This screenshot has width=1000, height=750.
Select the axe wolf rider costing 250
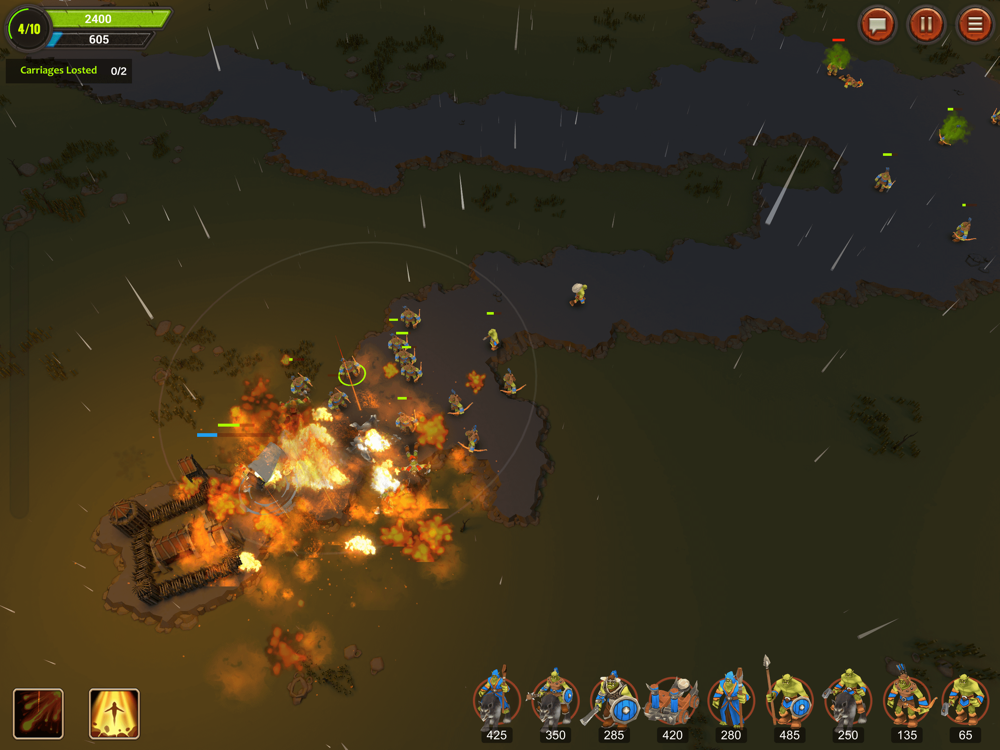[x=848, y=701]
